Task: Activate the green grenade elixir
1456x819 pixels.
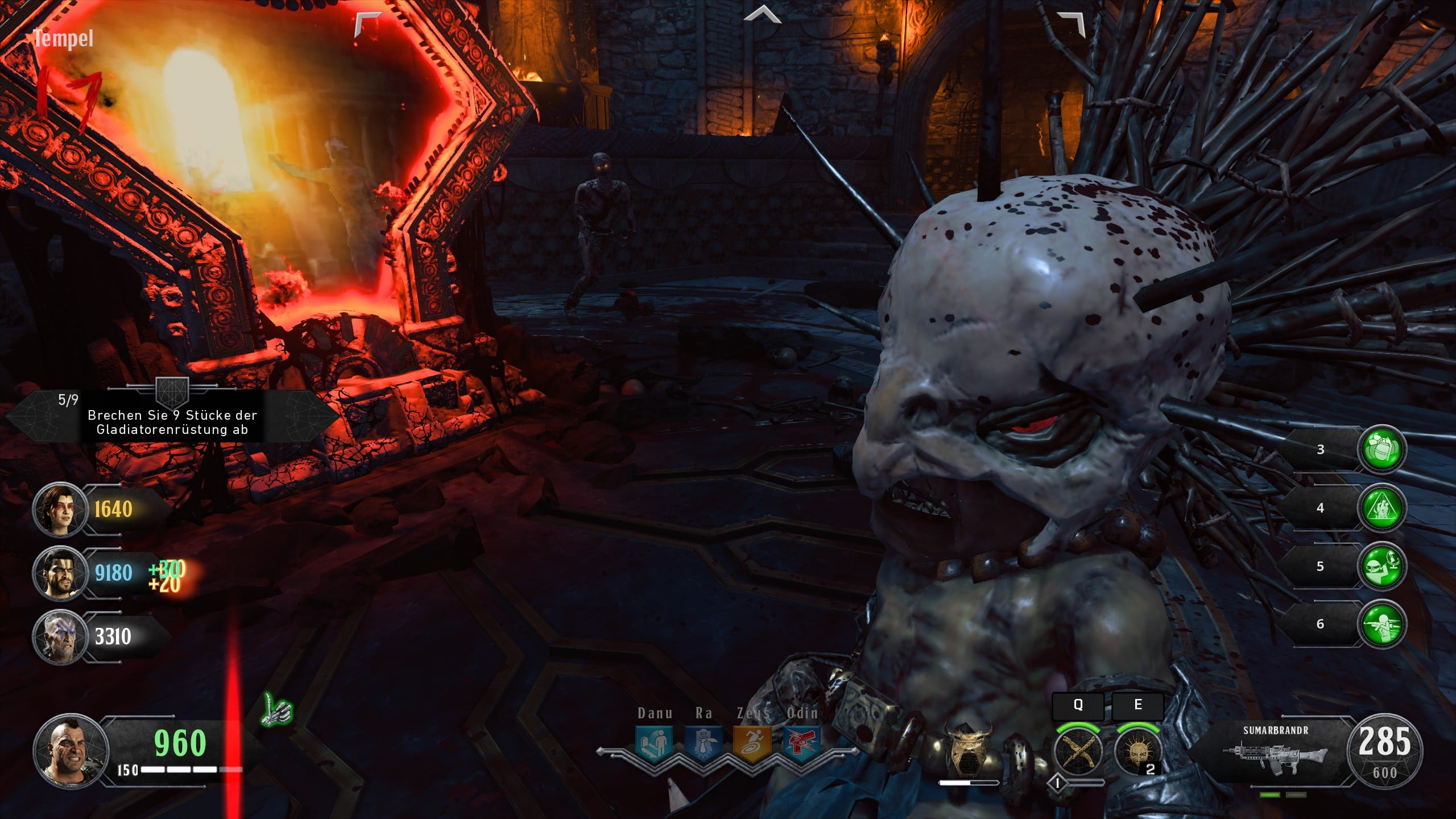Action: point(1382,449)
